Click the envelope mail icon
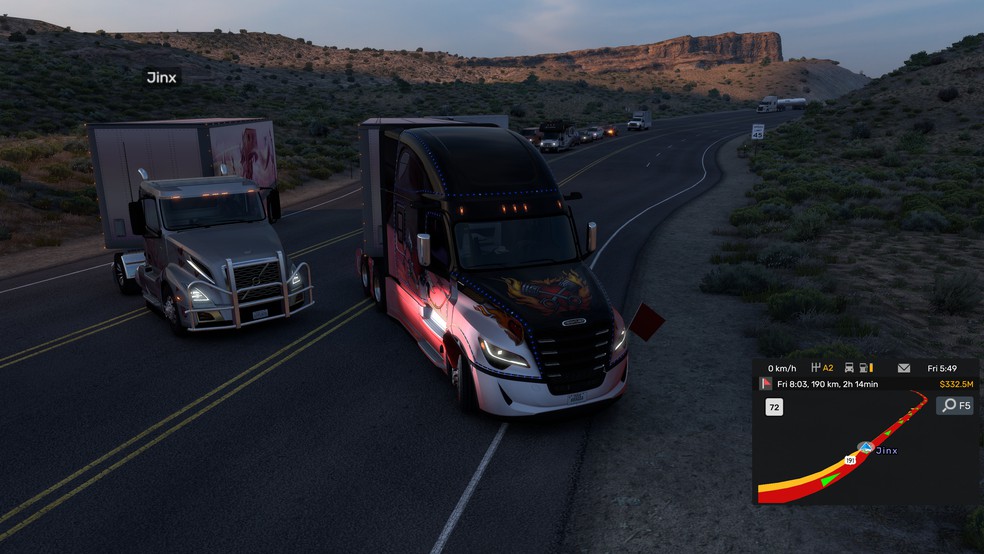 (904, 368)
